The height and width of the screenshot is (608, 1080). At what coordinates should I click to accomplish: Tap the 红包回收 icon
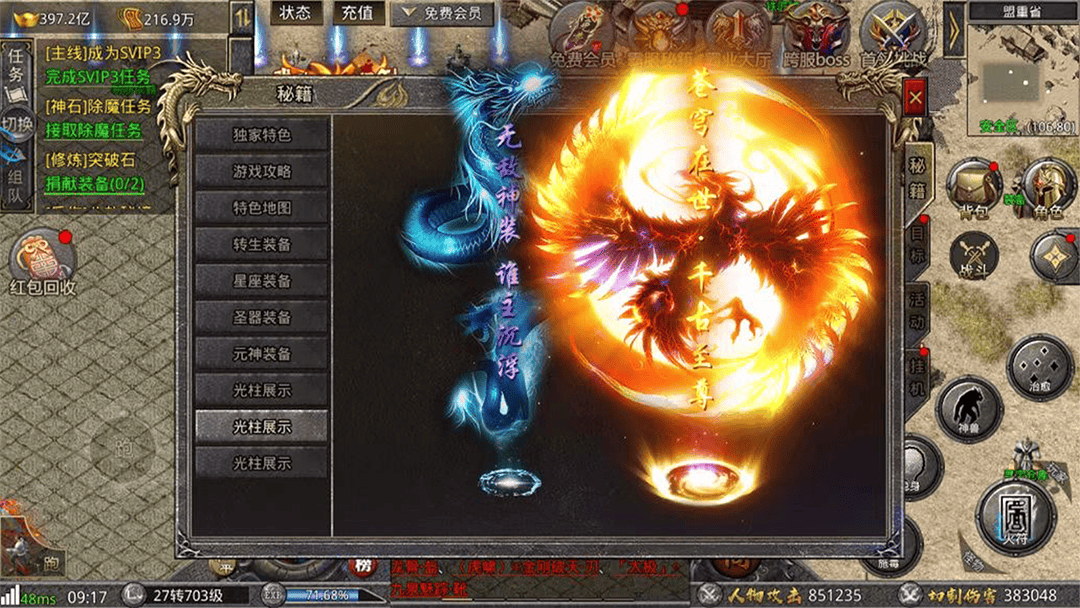tap(43, 263)
